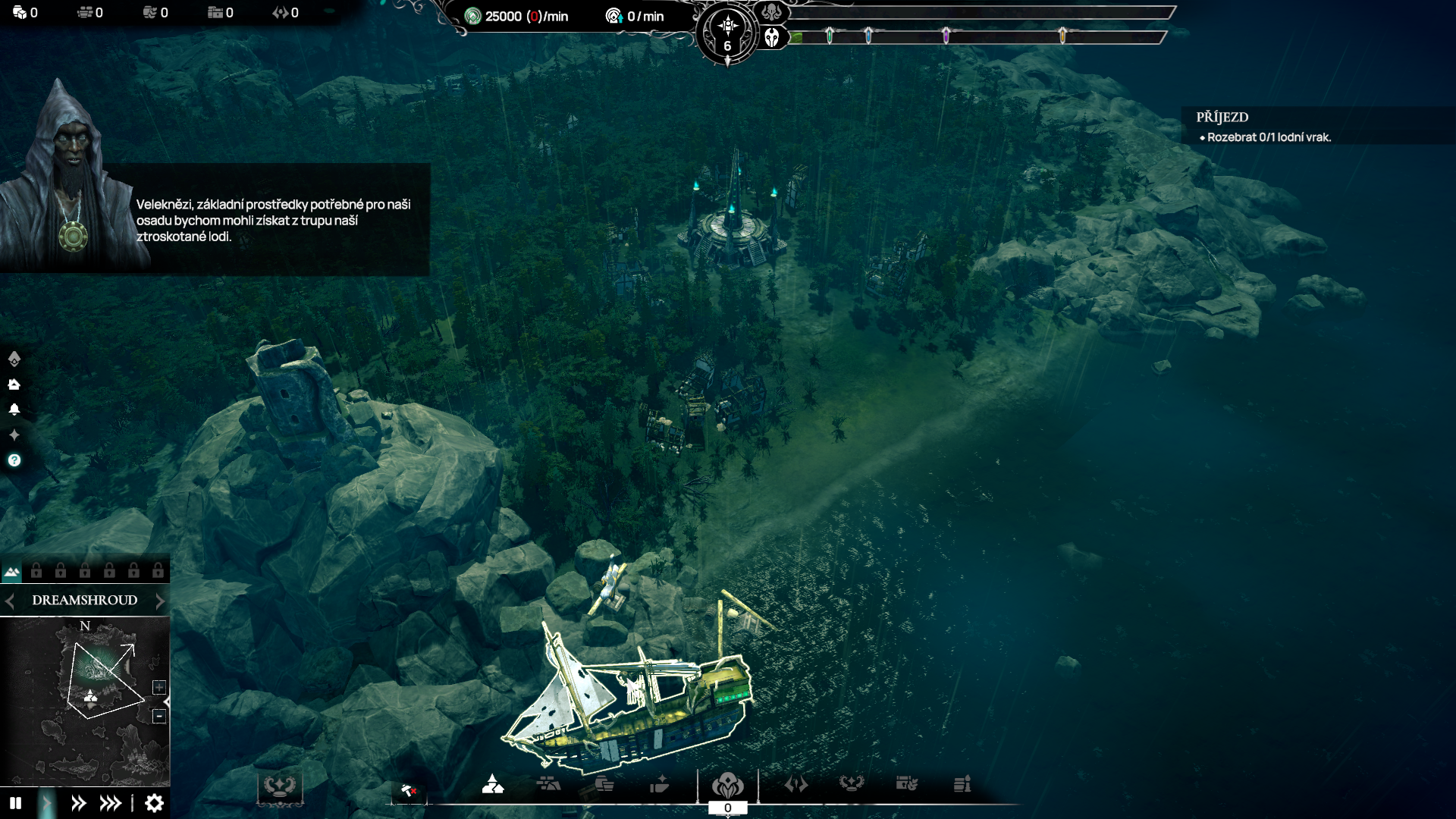Click the round compass emblem showing 6
The width and height of the screenshot is (1456, 819).
coord(727,33)
